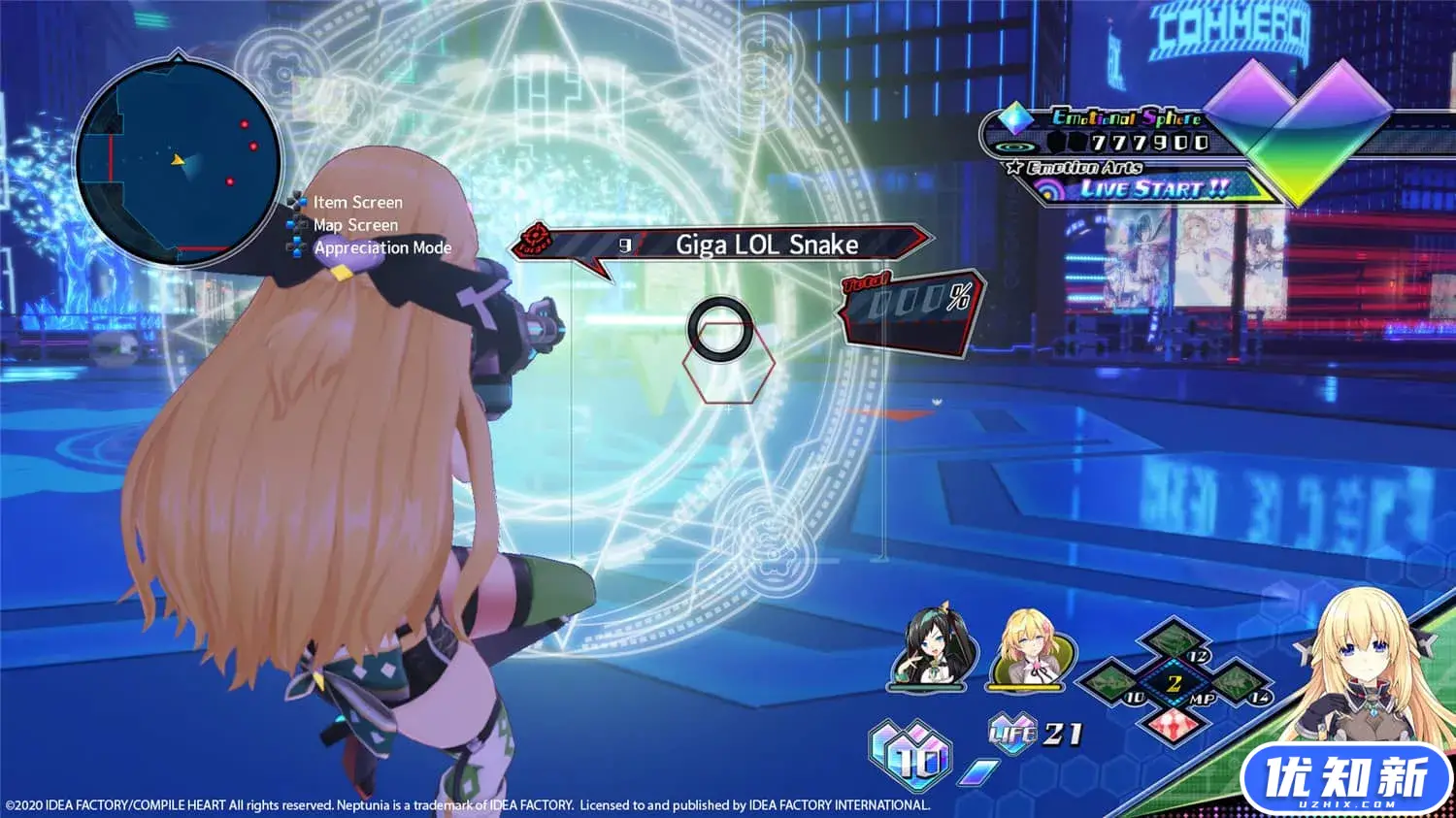Click the uzhix.com watermark logo
Viewport: 1456px width, 818px height.
pos(1345,780)
